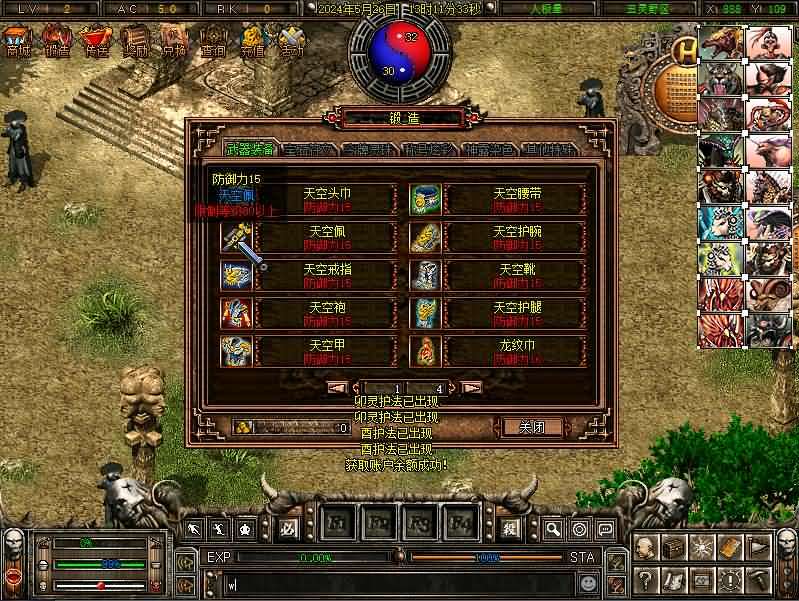
Task: Open the 奖励 rewards menu
Action: pos(135,42)
